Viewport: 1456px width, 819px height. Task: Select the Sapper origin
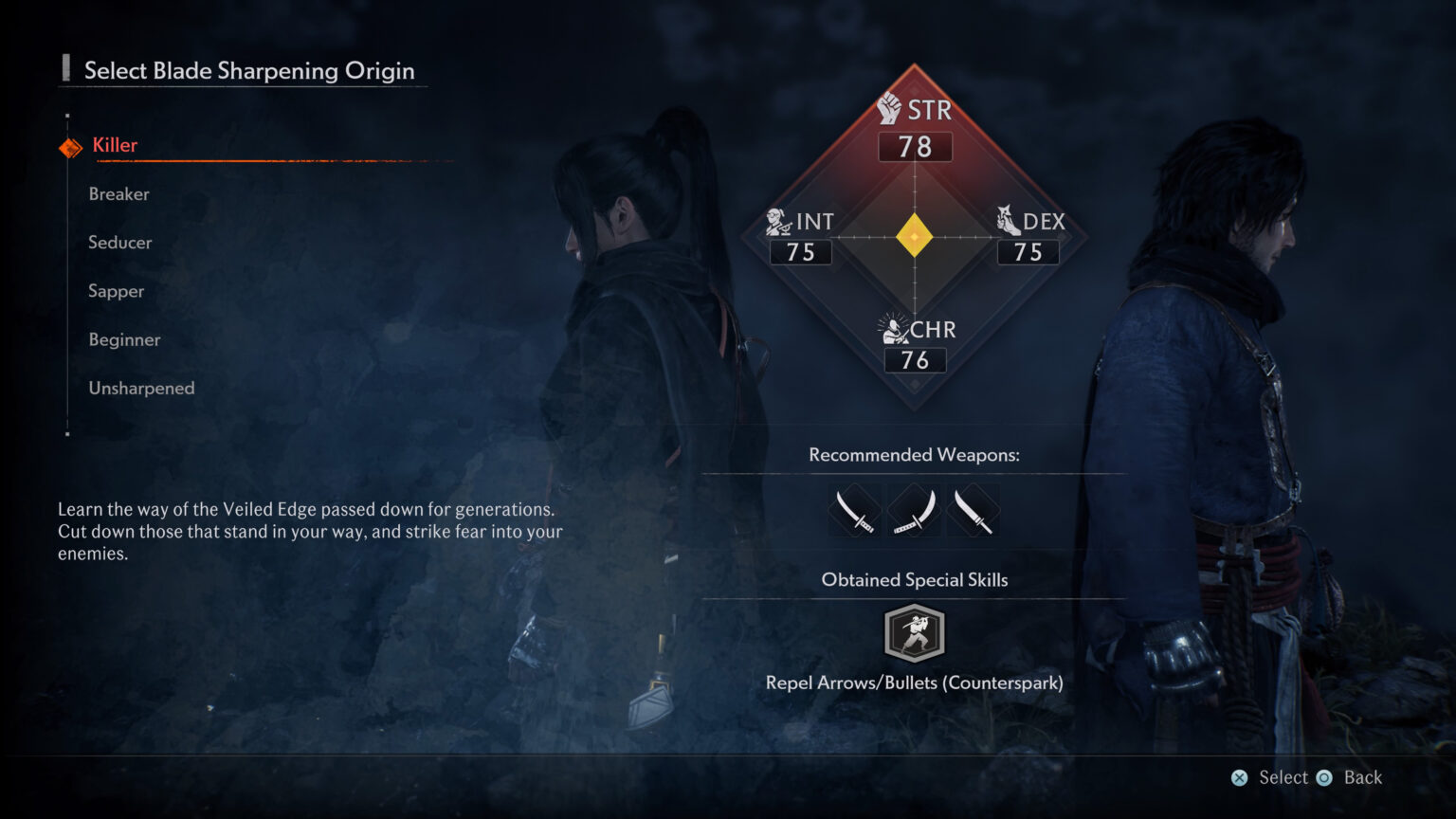click(x=116, y=291)
